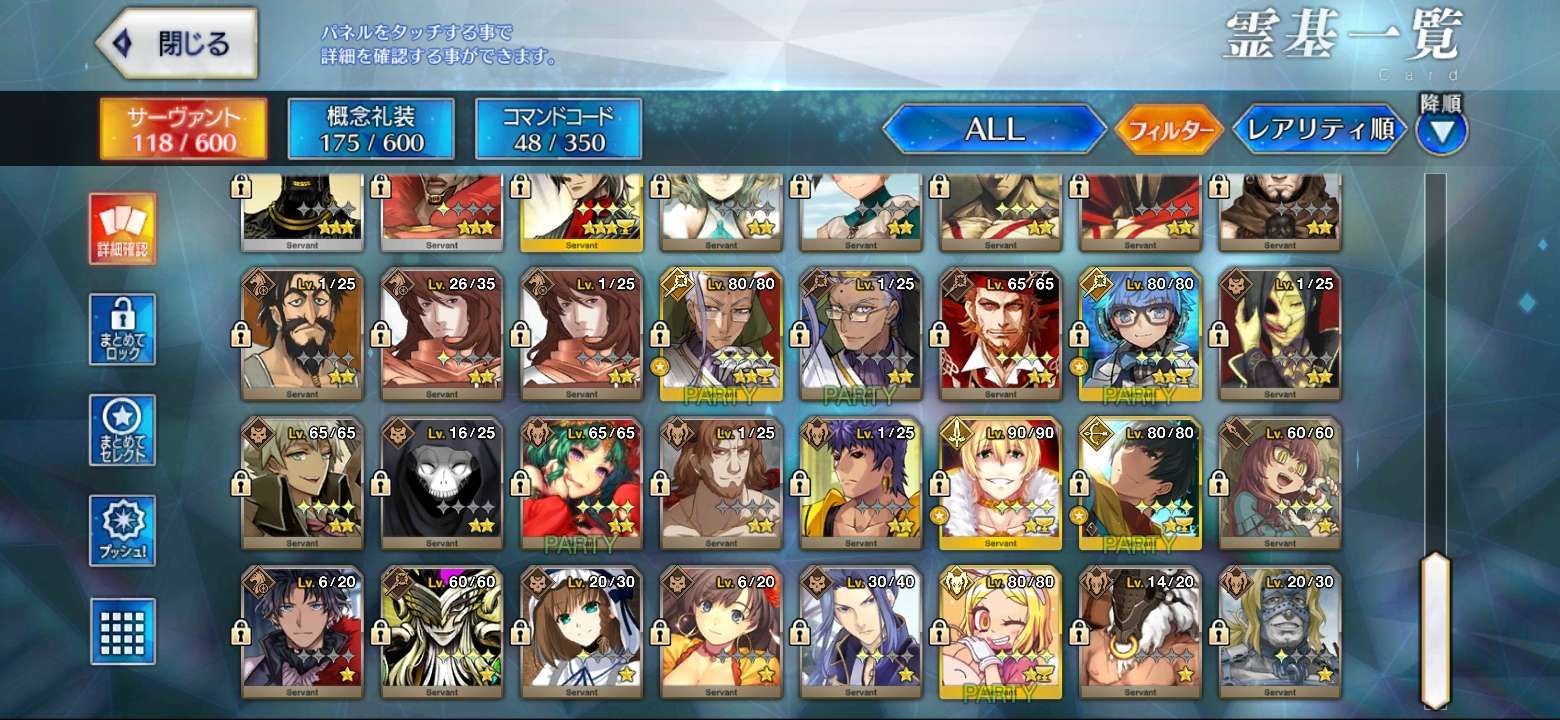Image resolution: width=1560 pixels, height=720 pixels.
Task: Toggle the 降順 sort order arrow
Action: pyautogui.click(x=1441, y=130)
